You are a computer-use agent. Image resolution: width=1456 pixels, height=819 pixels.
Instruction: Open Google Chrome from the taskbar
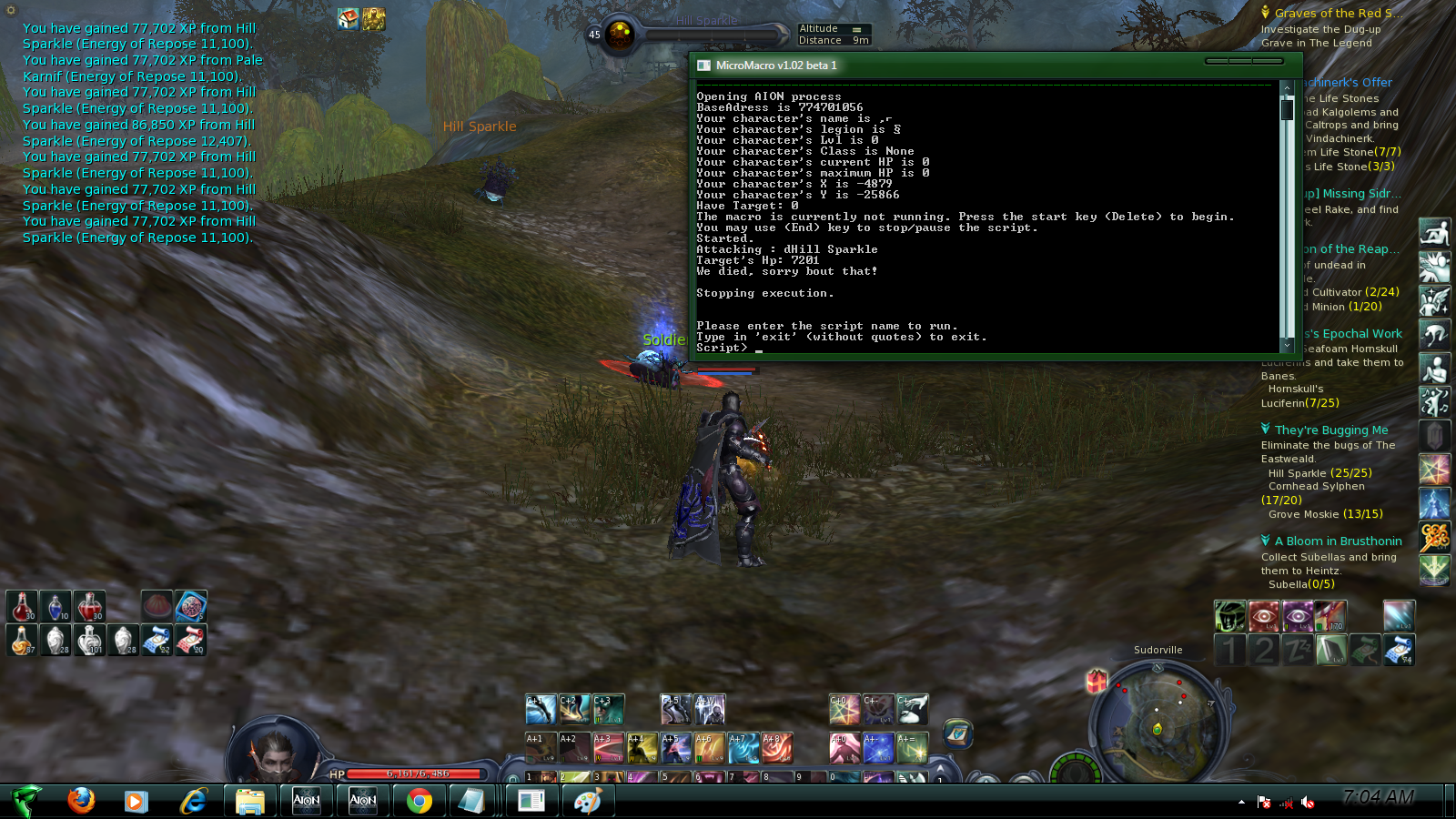pyautogui.click(x=420, y=801)
